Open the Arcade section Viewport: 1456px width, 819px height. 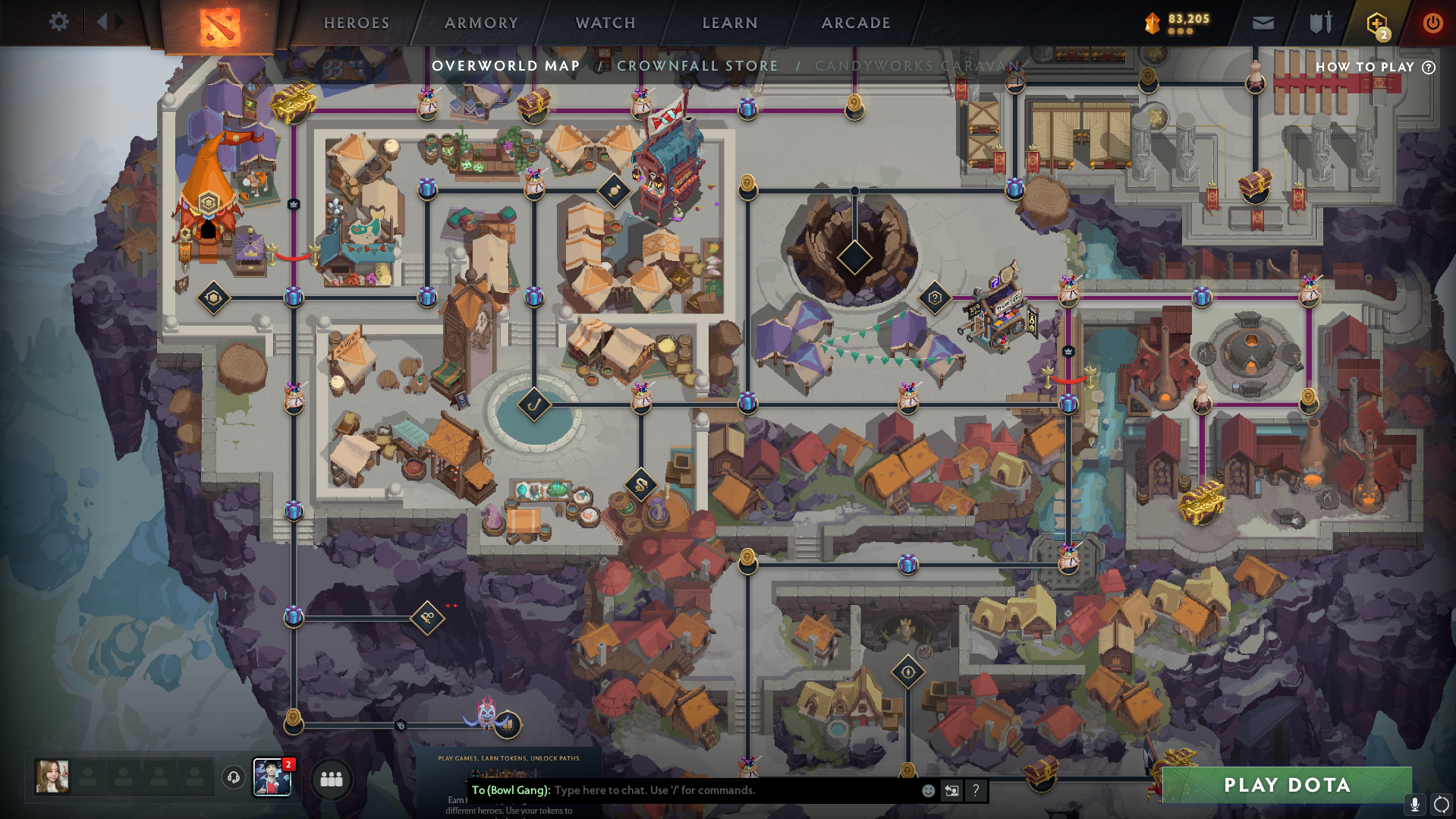coord(856,24)
